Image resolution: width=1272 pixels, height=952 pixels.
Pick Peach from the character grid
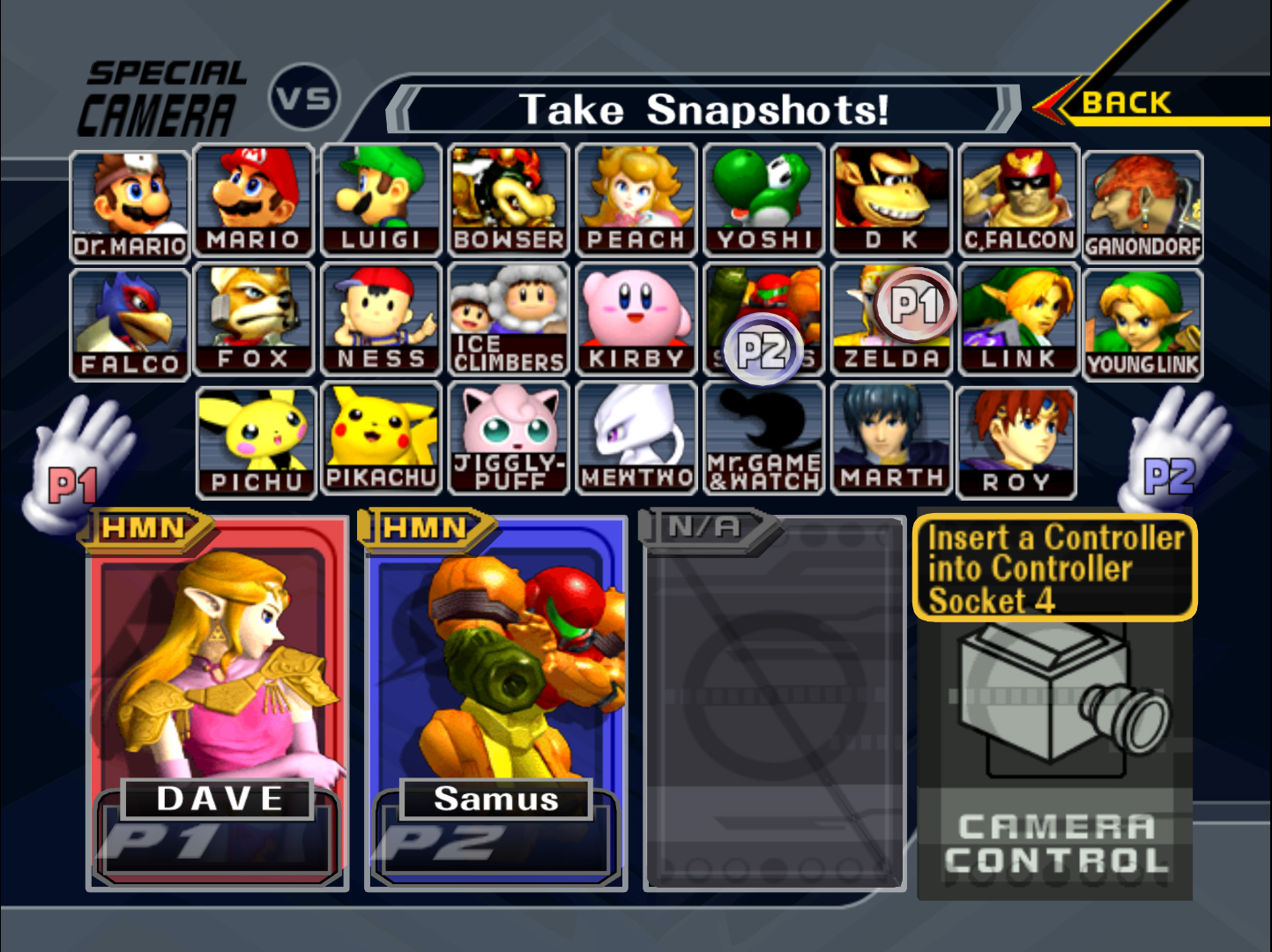636,201
